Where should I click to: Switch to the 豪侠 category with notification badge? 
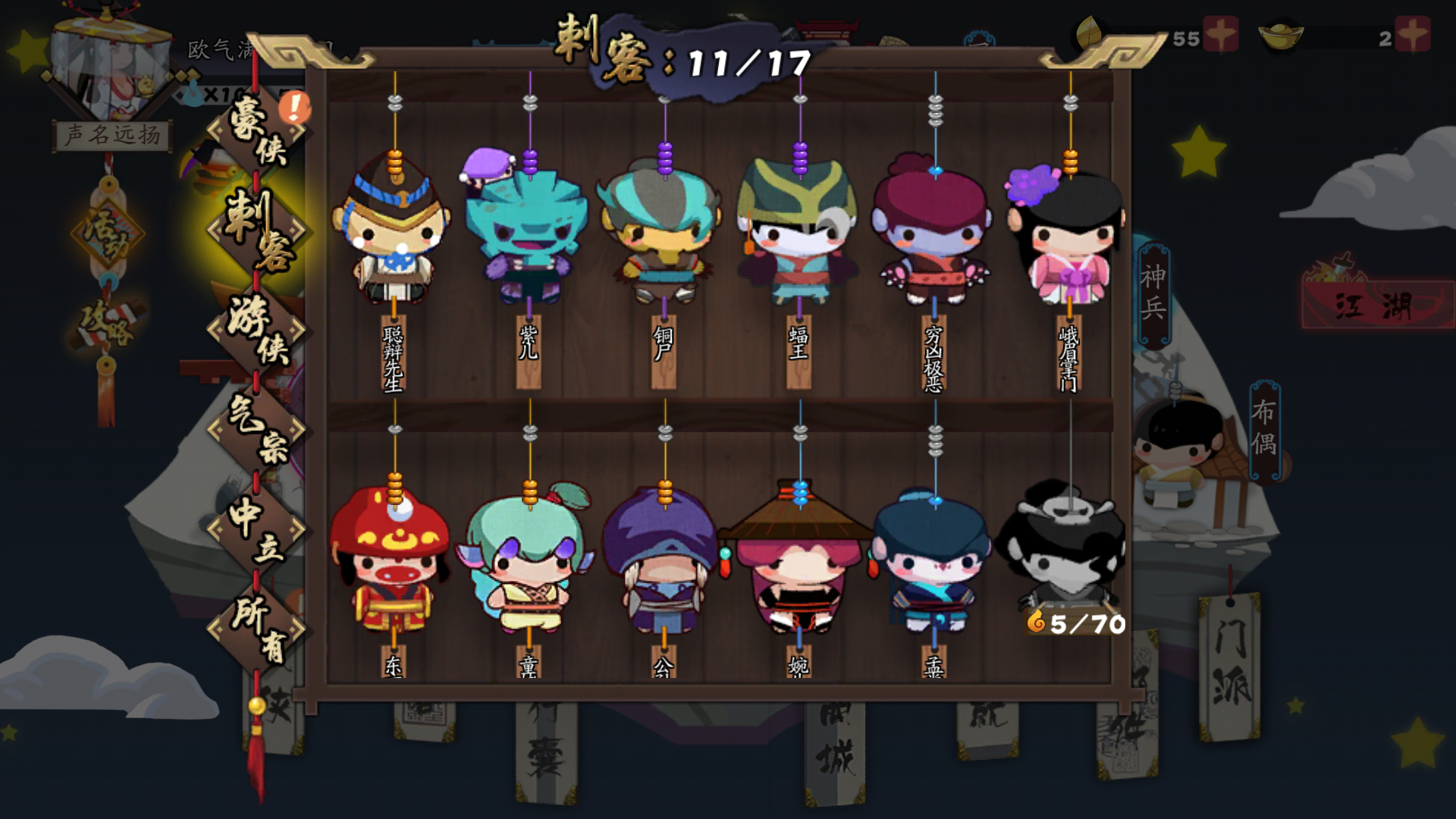pos(258,136)
